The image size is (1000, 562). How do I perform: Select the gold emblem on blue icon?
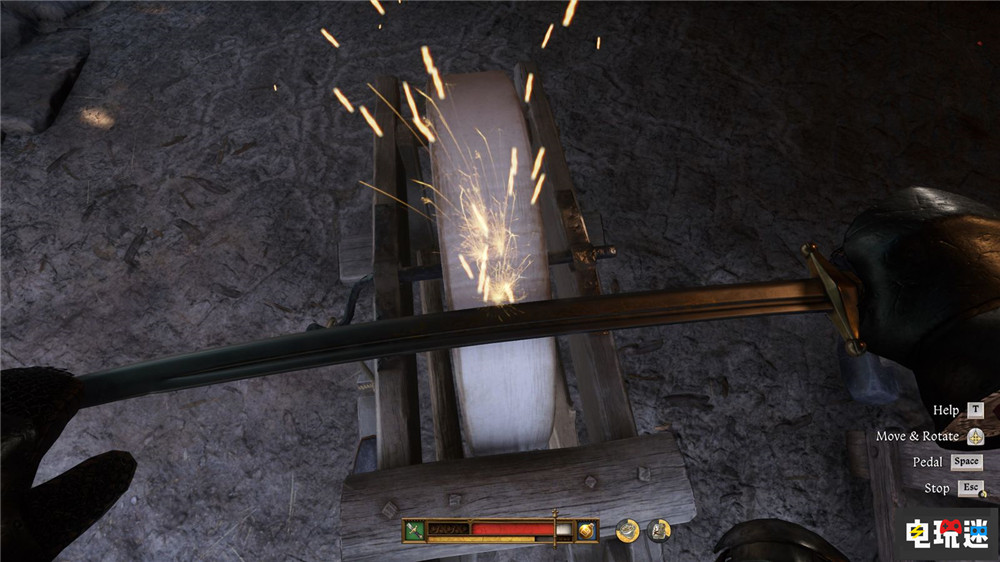(x=587, y=530)
